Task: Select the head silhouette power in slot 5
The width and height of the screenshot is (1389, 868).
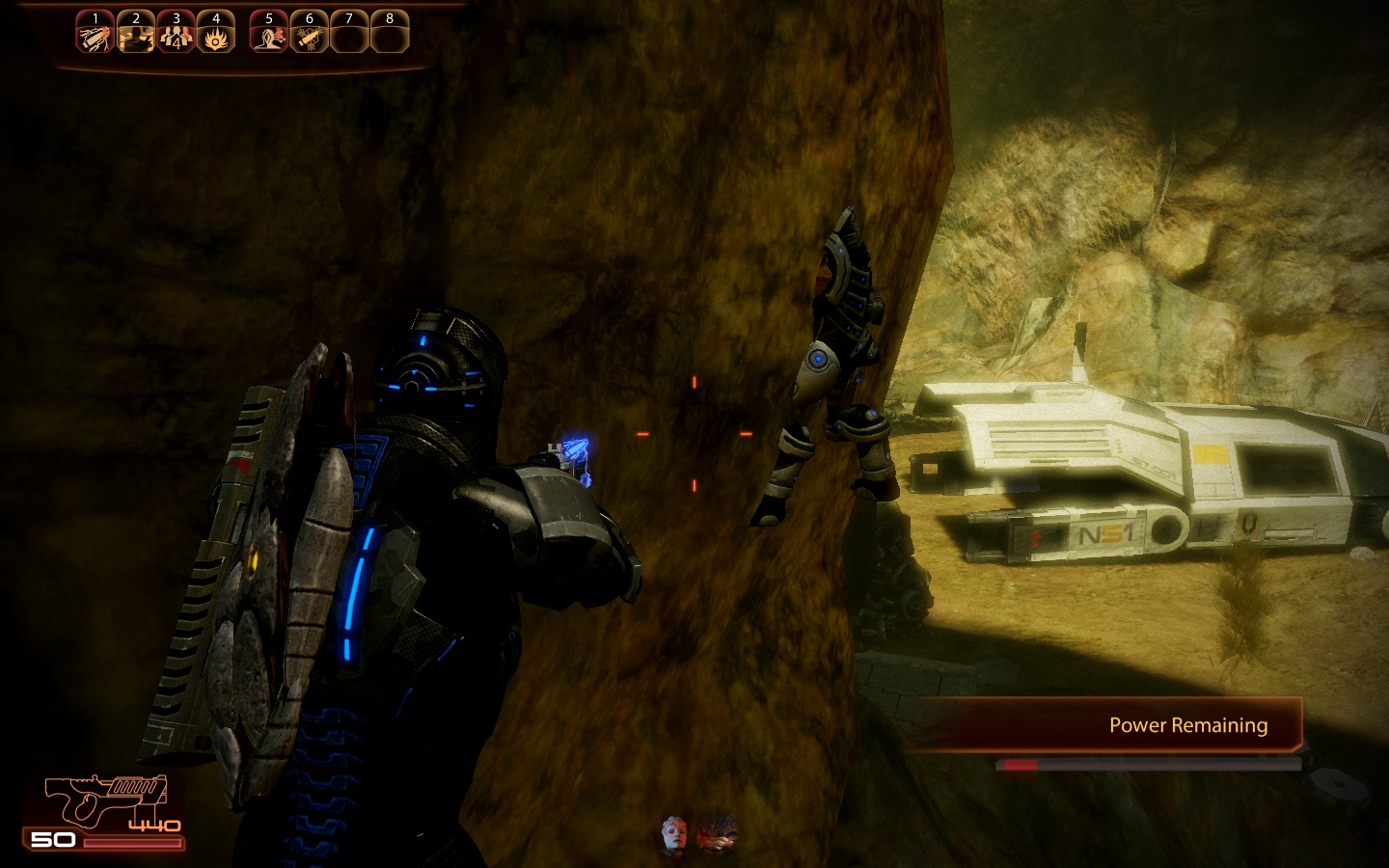Action: [x=269, y=37]
